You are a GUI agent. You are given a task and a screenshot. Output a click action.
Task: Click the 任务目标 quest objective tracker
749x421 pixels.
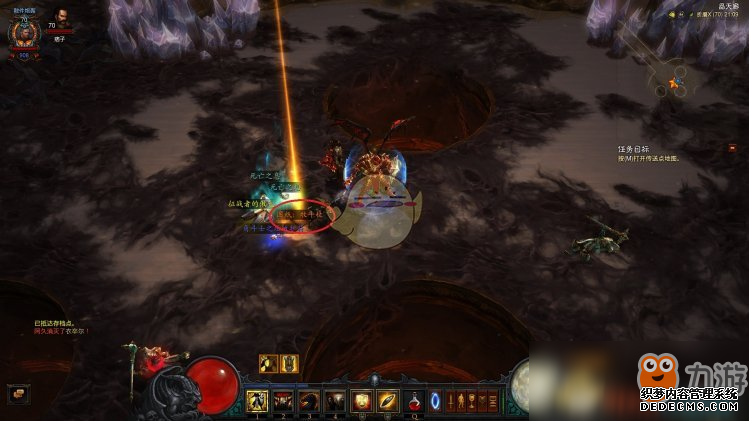point(636,150)
